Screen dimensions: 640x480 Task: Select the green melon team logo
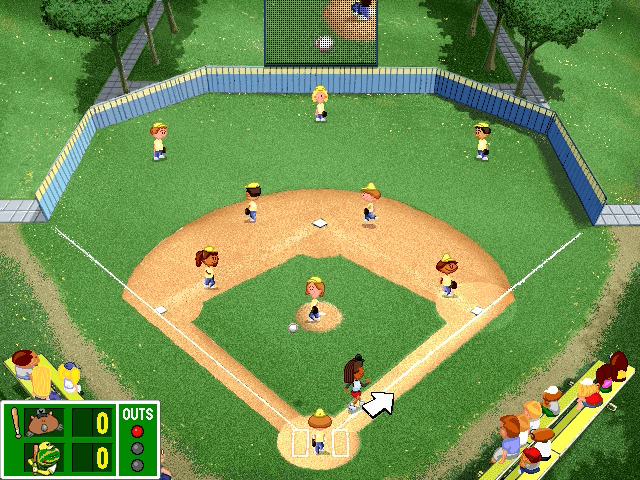tap(46, 456)
